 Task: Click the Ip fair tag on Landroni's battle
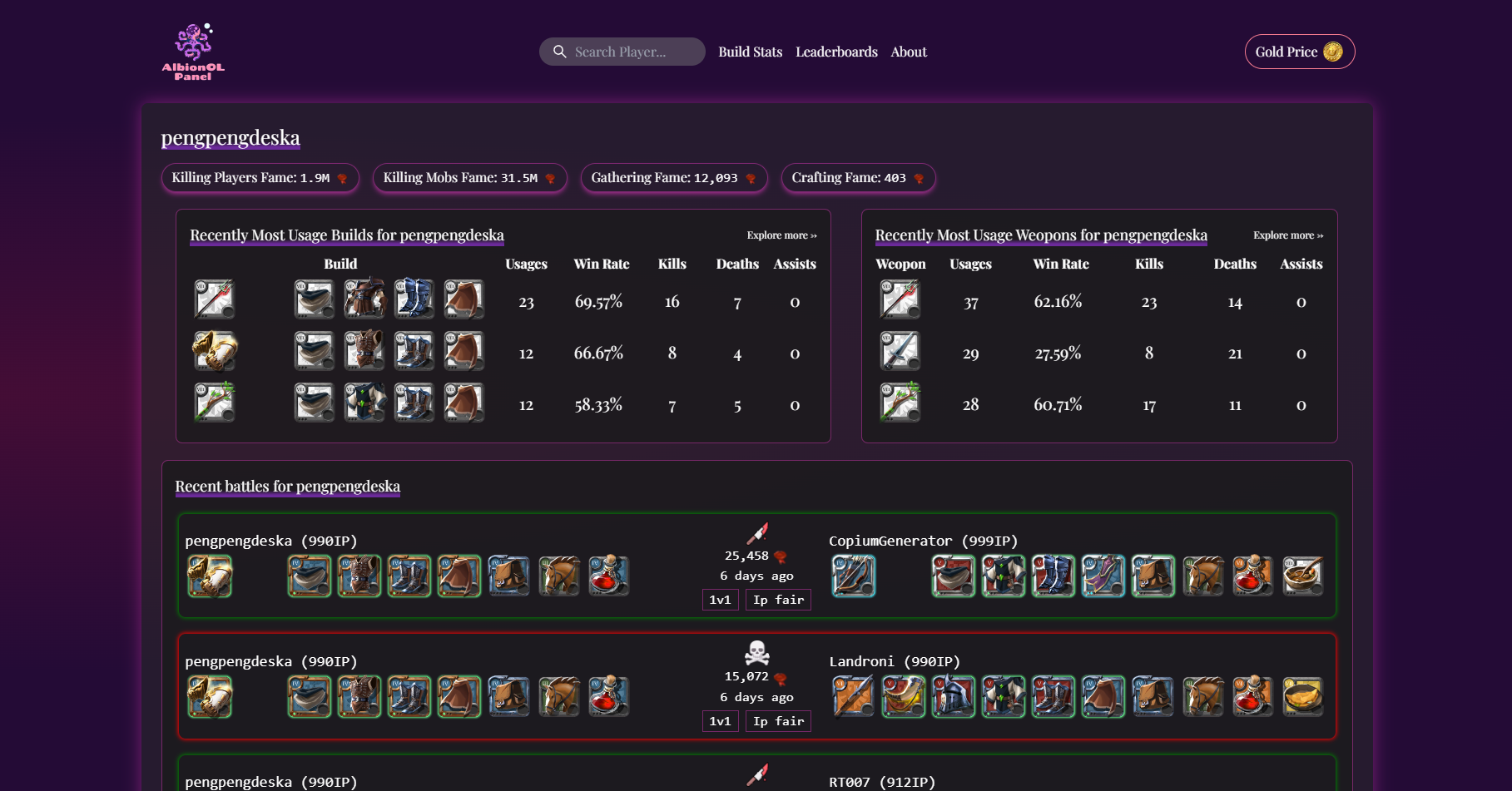(777, 721)
